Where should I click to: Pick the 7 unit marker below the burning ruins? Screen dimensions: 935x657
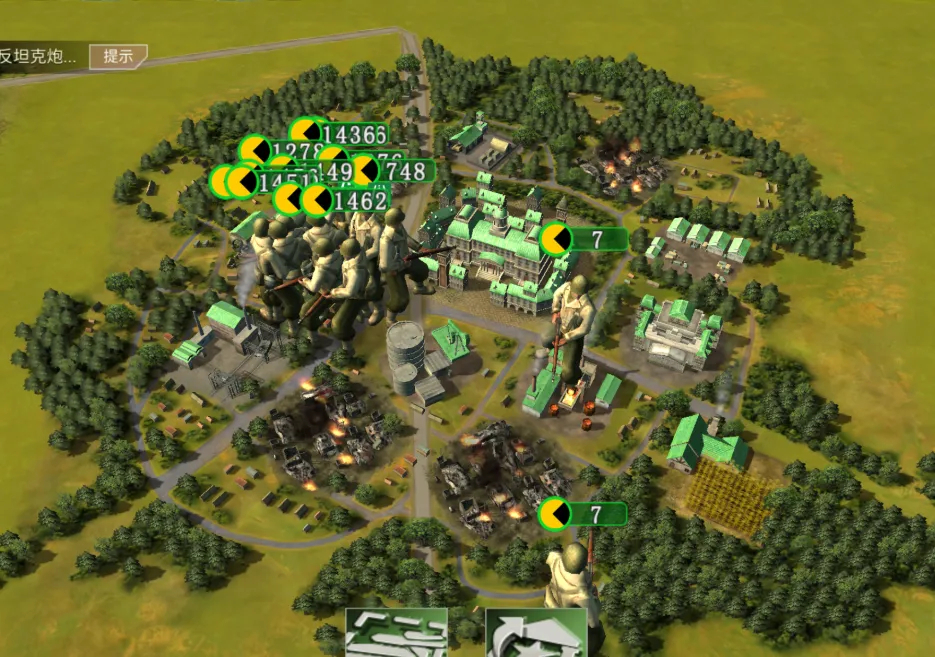(x=583, y=514)
